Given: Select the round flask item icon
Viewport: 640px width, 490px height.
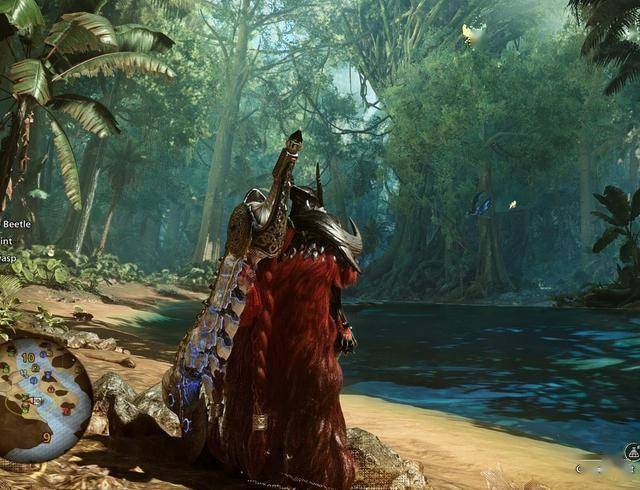Looking at the screenshot, I should pos(632,452).
